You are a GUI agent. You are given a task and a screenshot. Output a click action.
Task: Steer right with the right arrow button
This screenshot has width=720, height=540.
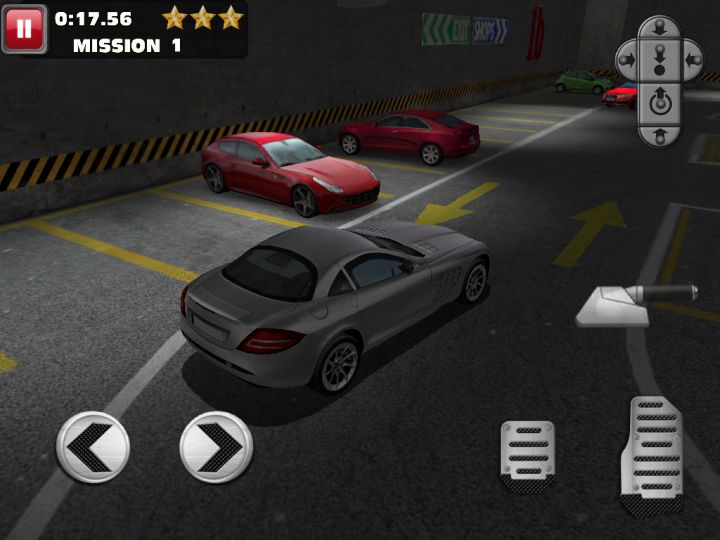point(216,447)
